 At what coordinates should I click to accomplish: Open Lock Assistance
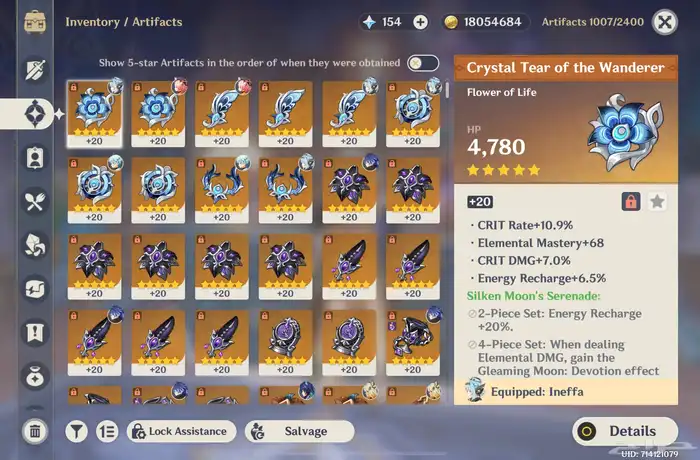tap(179, 431)
